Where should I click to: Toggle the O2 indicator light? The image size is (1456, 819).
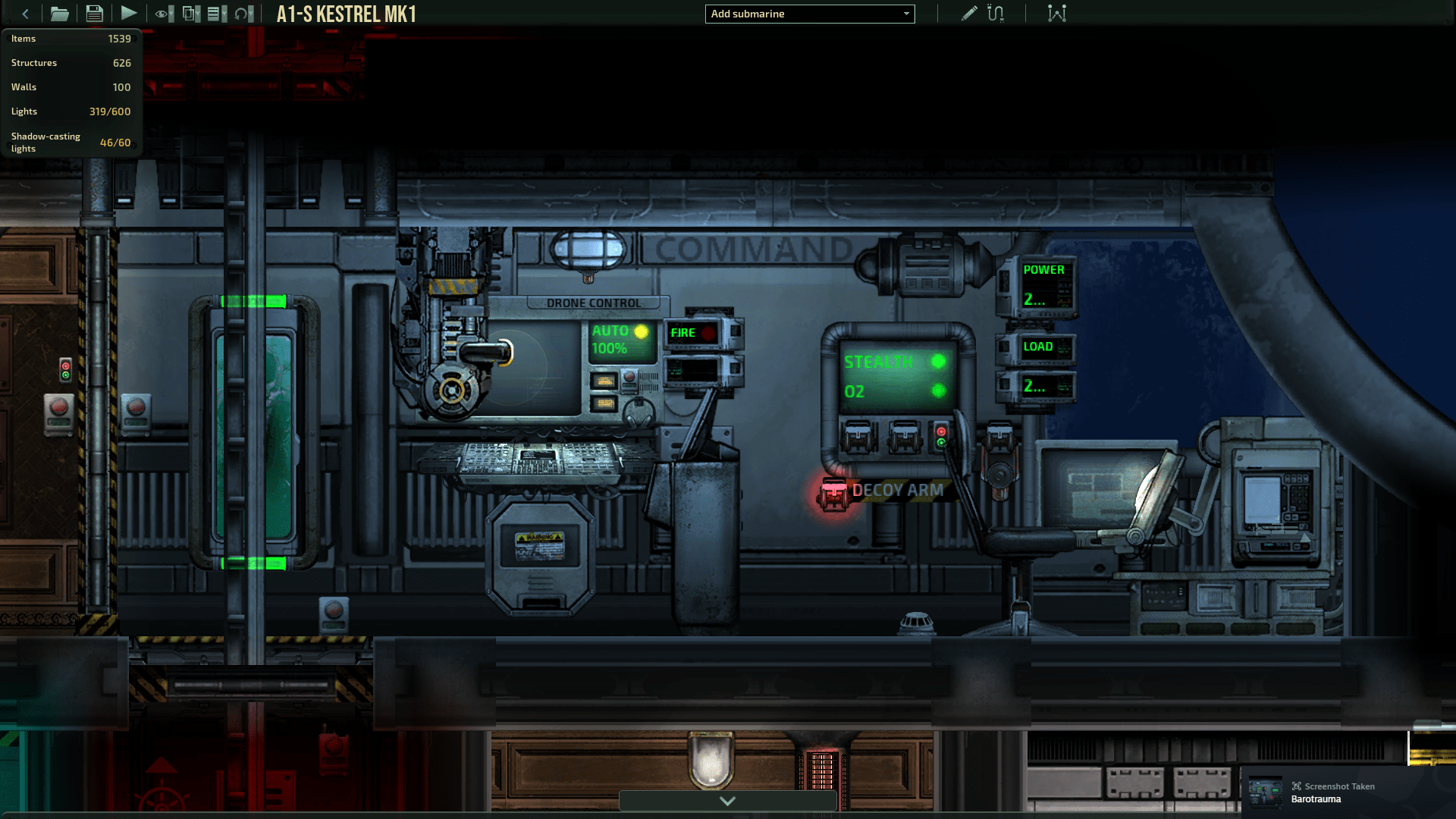pos(939,392)
